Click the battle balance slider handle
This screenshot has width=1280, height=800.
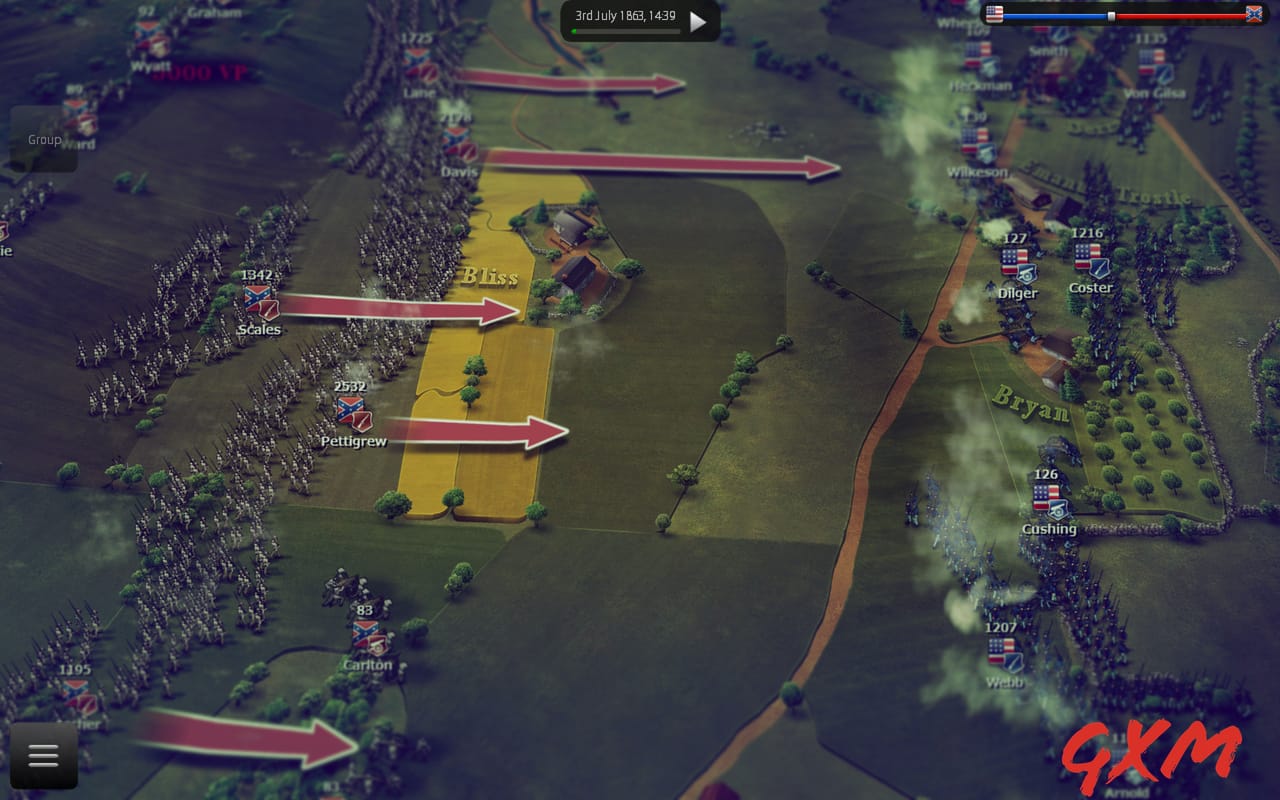pyautogui.click(x=1111, y=16)
